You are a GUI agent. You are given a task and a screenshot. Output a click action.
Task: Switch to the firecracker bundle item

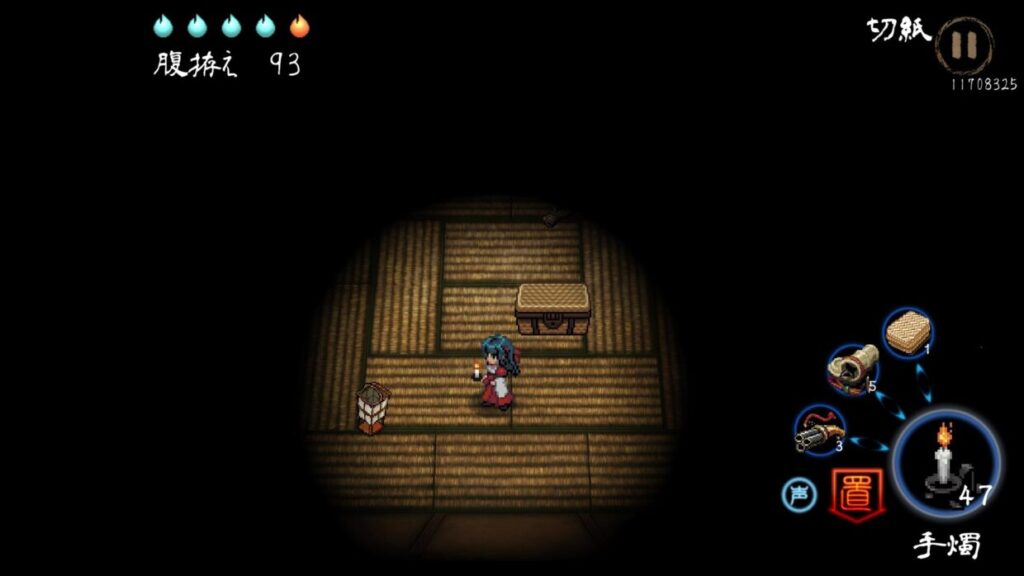coord(819,430)
